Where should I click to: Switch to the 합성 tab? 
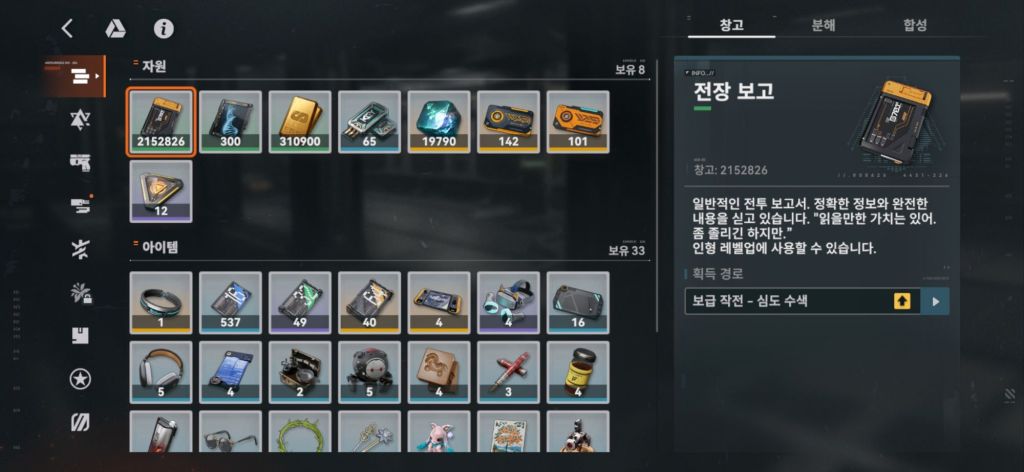coord(914,25)
